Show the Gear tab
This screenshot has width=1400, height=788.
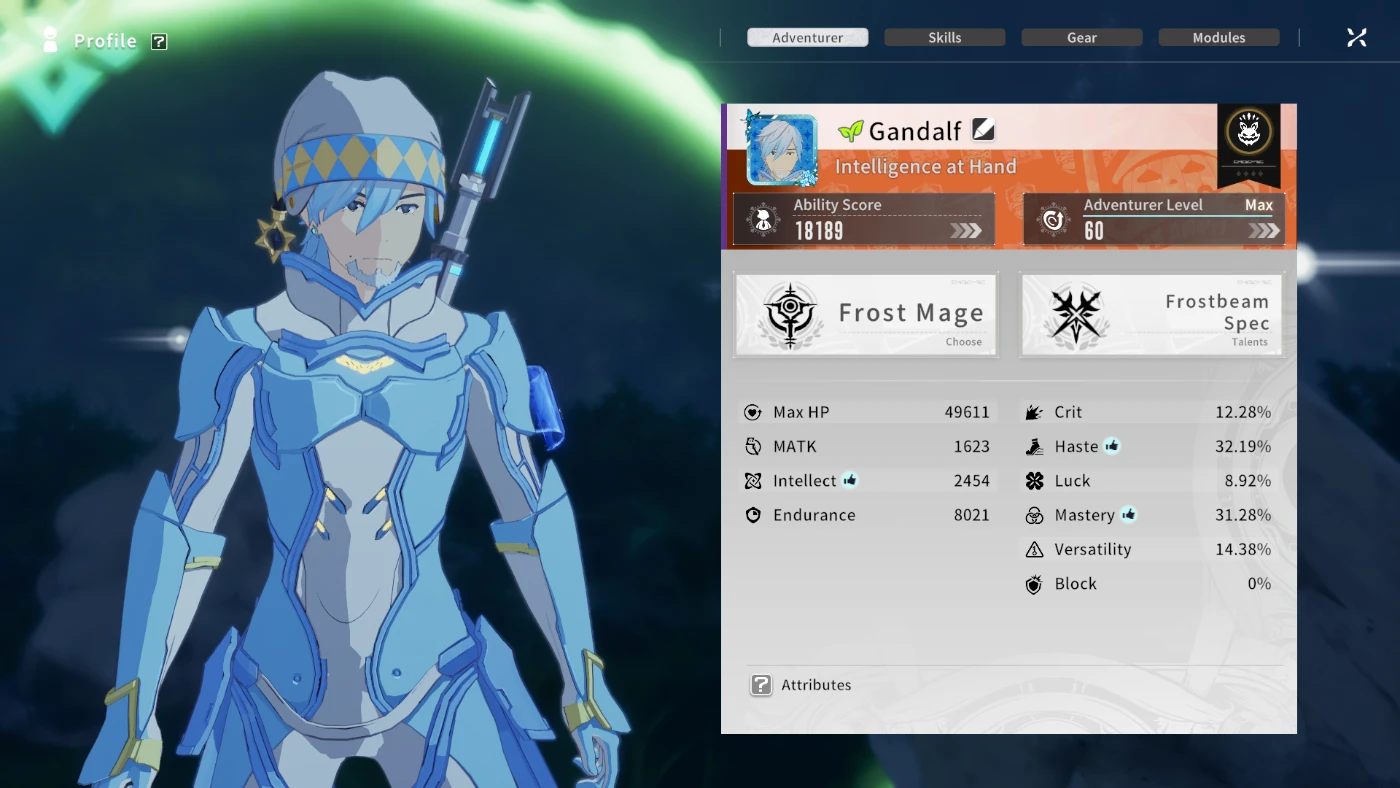[x=1081, y=38]
